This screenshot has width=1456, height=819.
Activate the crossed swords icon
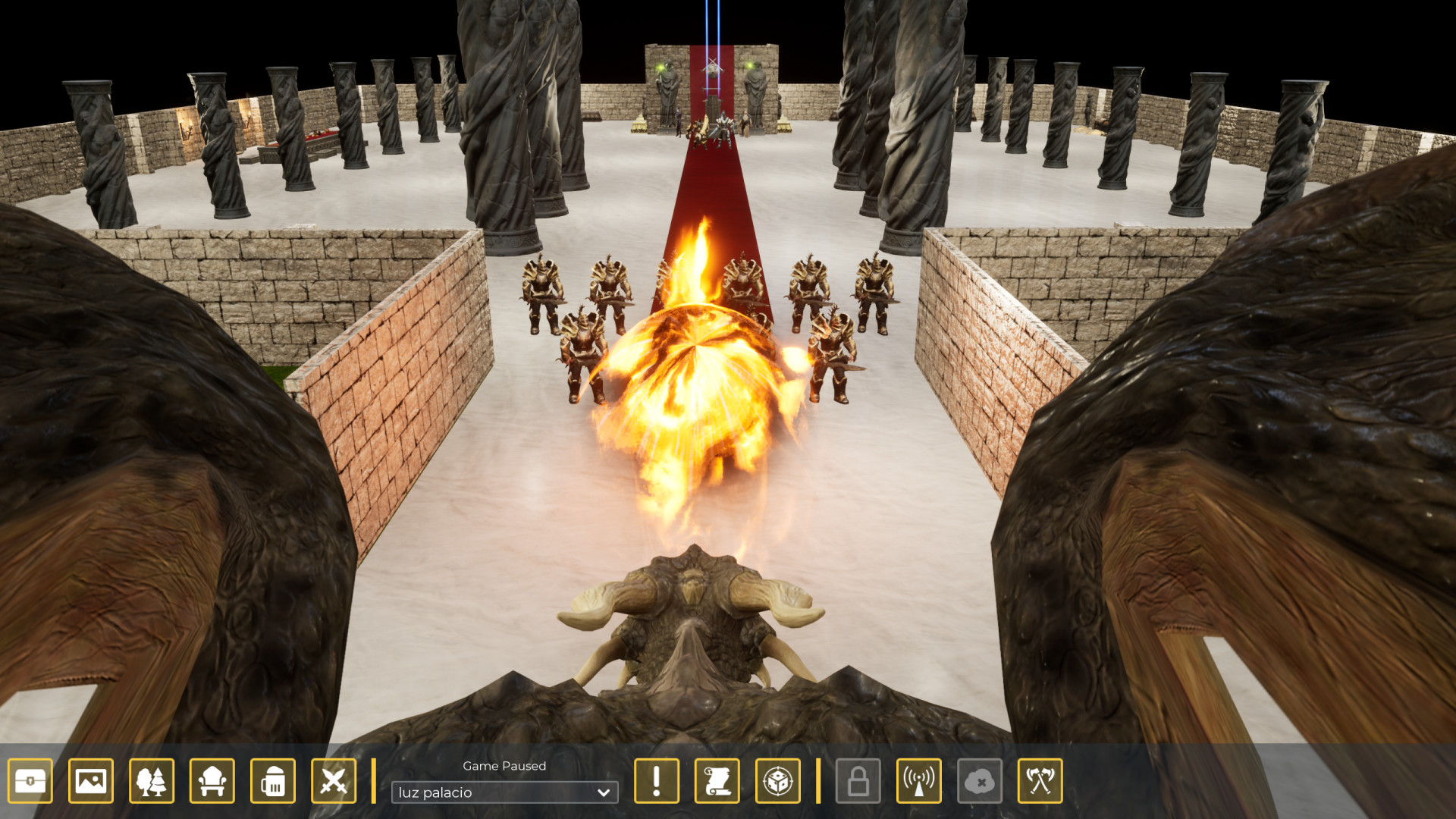[x=334, y=780]
